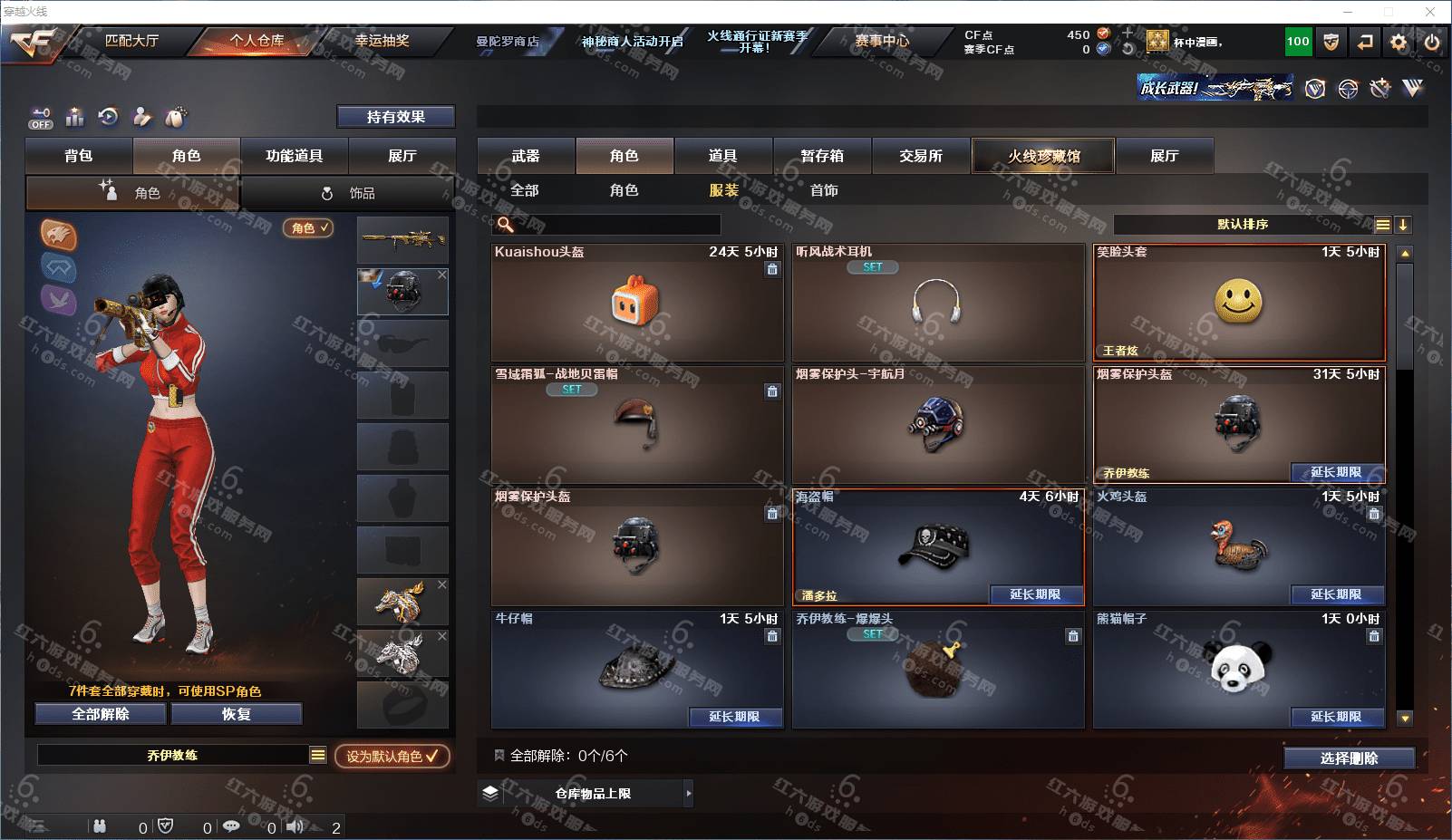1452x840 pixels.
Task: Set as default character with 设为默认角色
Action: point(392,756)
